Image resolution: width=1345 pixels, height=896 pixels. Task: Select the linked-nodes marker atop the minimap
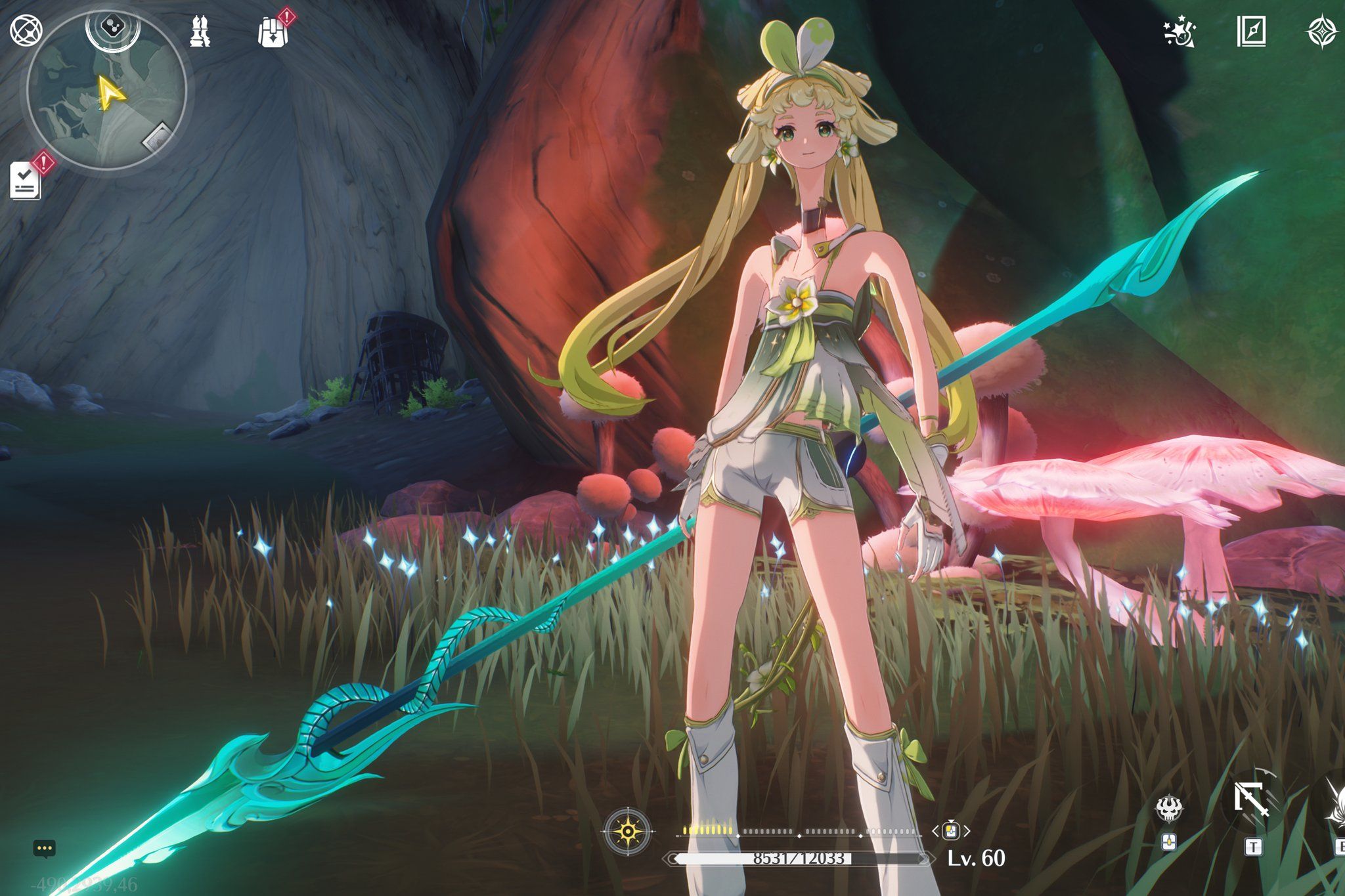(113, 28)
